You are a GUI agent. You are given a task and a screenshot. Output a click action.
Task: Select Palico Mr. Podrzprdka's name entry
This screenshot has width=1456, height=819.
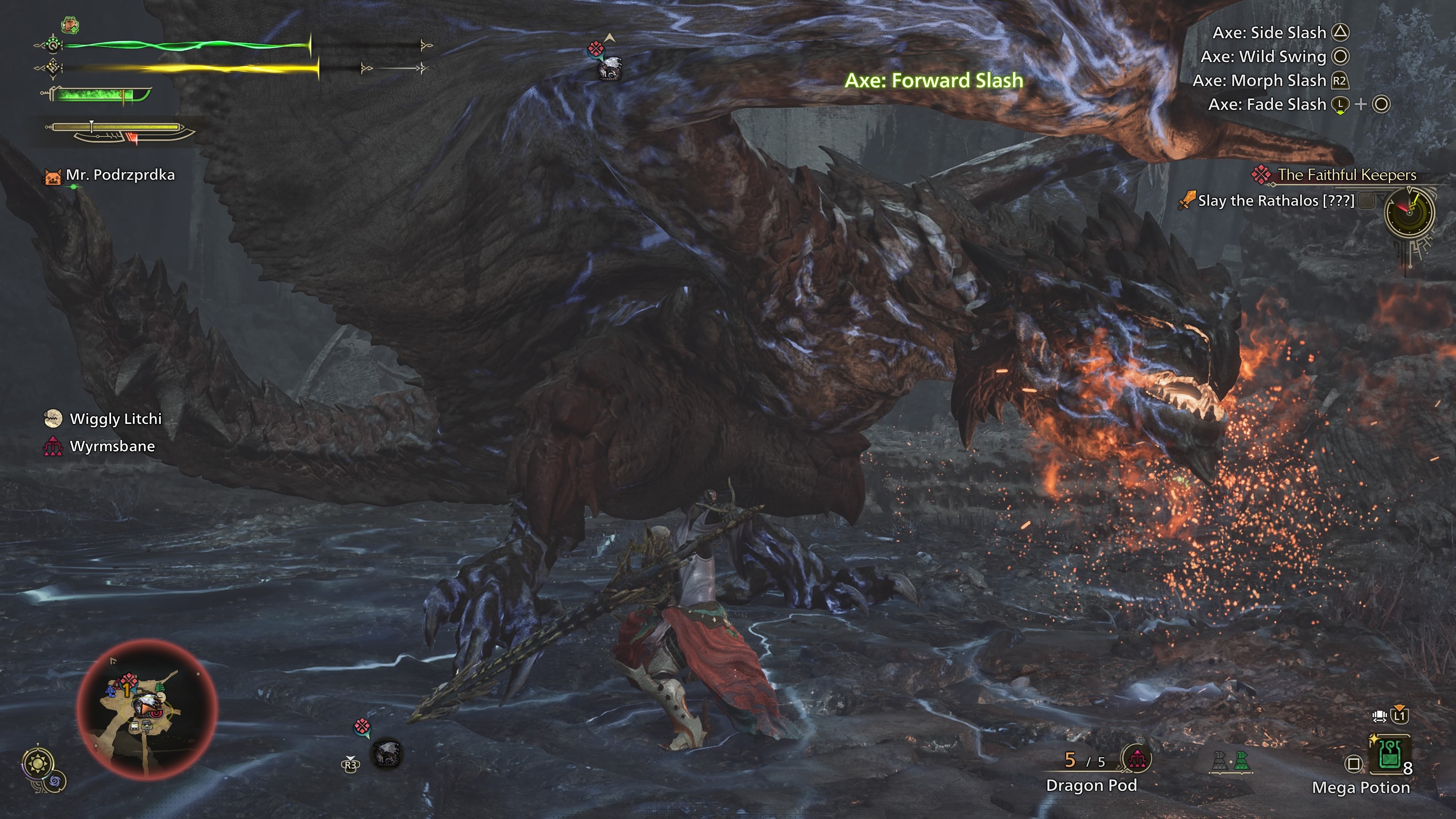[x=120, y=175]
